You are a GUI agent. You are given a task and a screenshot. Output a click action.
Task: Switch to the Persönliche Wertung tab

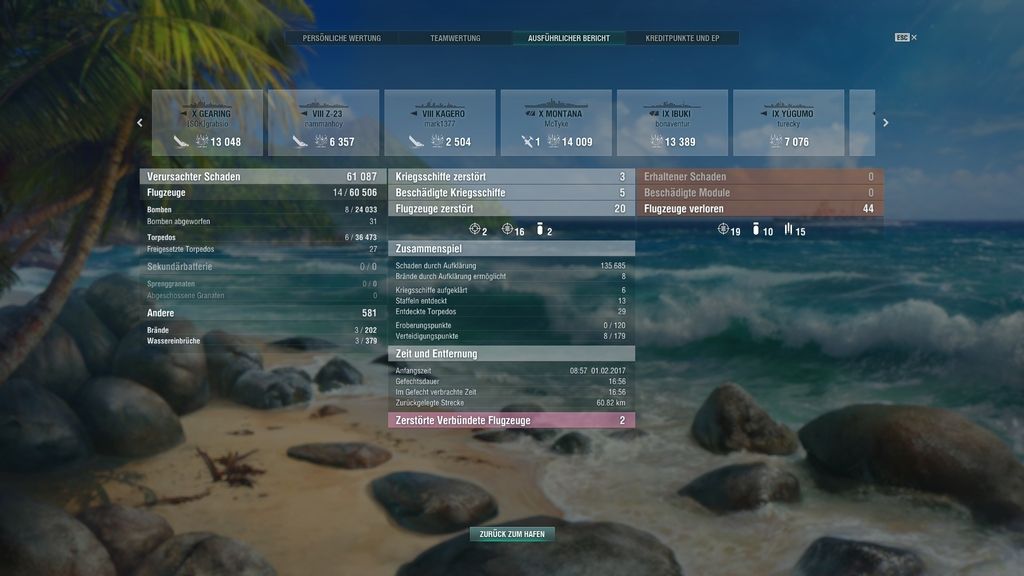[x=342, y=38]
